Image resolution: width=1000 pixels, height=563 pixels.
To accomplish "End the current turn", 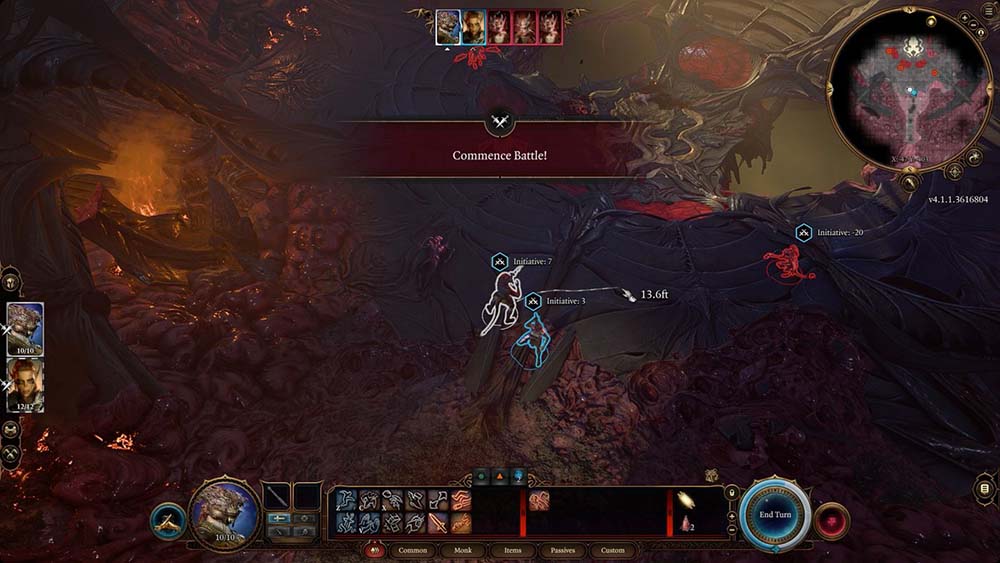I will pyautogui.click(x=775, y=514).
